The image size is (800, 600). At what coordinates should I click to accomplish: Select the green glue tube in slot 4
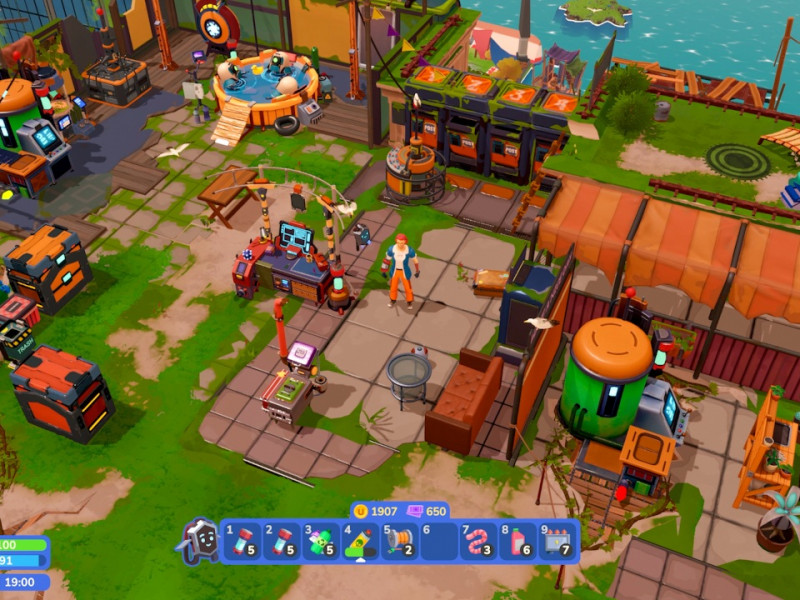tap(360, 541)
